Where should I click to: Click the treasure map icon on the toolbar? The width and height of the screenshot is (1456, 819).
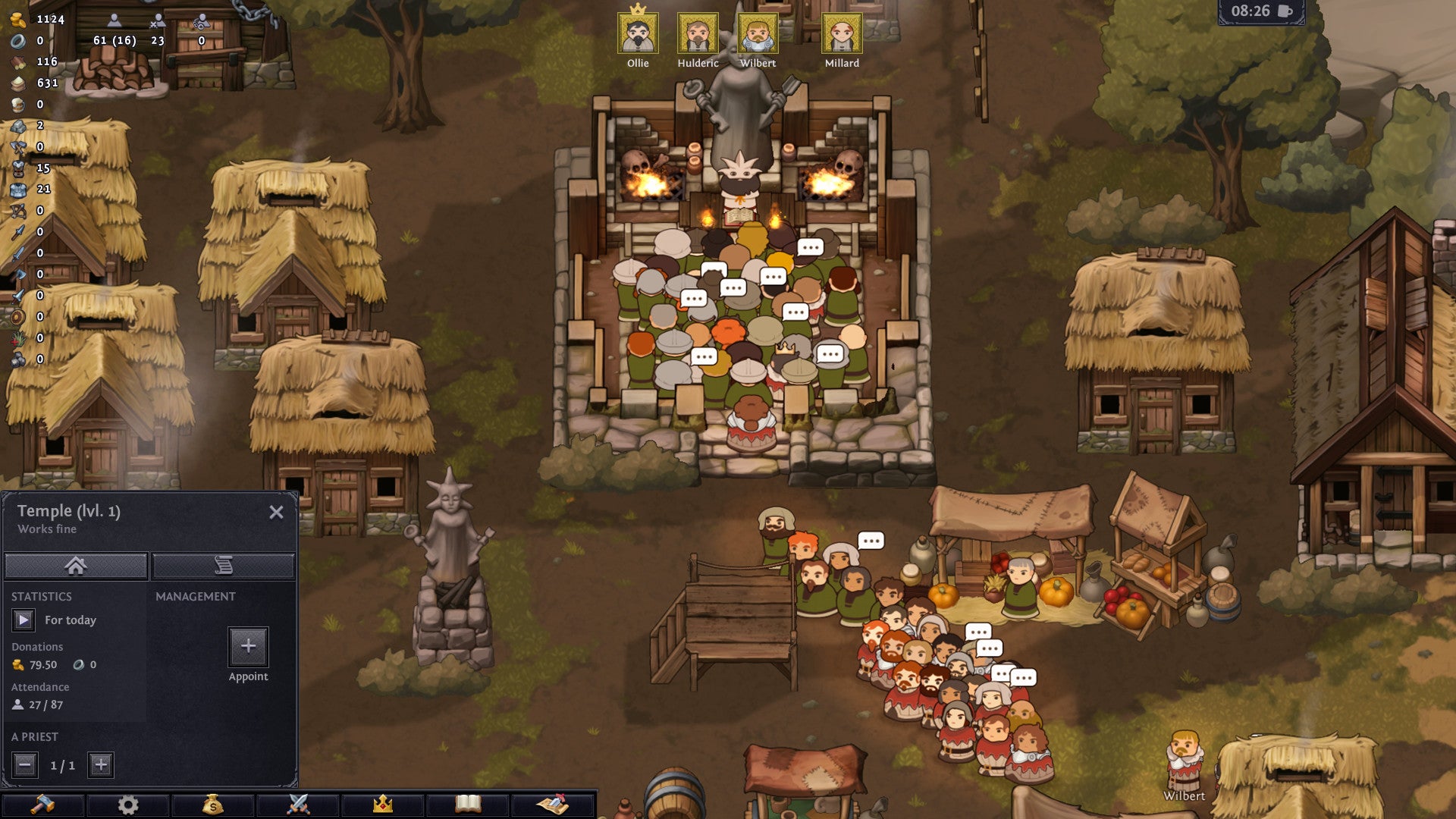click(x=554, y=806)
